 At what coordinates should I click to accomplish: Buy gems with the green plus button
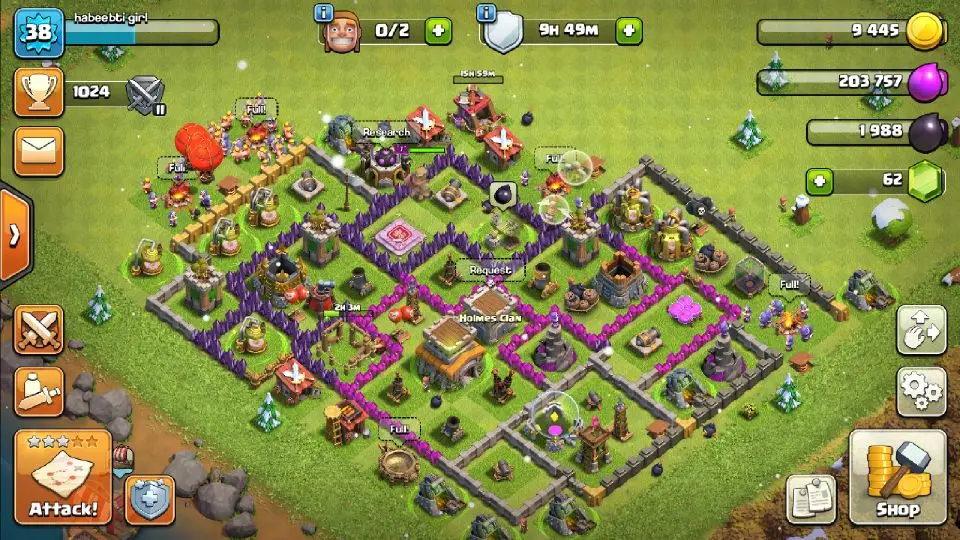[821, 181]
